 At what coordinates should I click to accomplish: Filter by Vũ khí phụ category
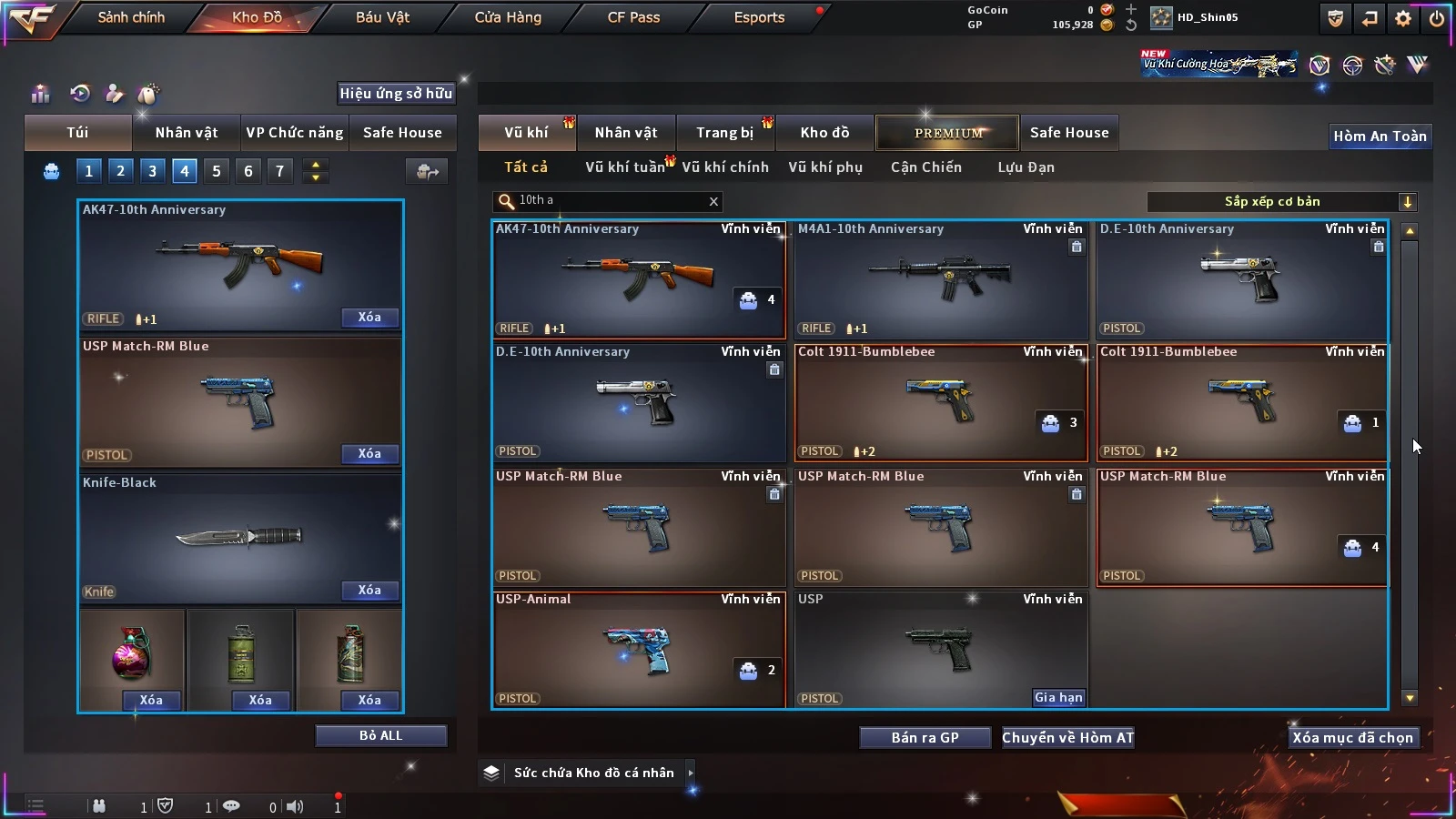pos(825,167)
